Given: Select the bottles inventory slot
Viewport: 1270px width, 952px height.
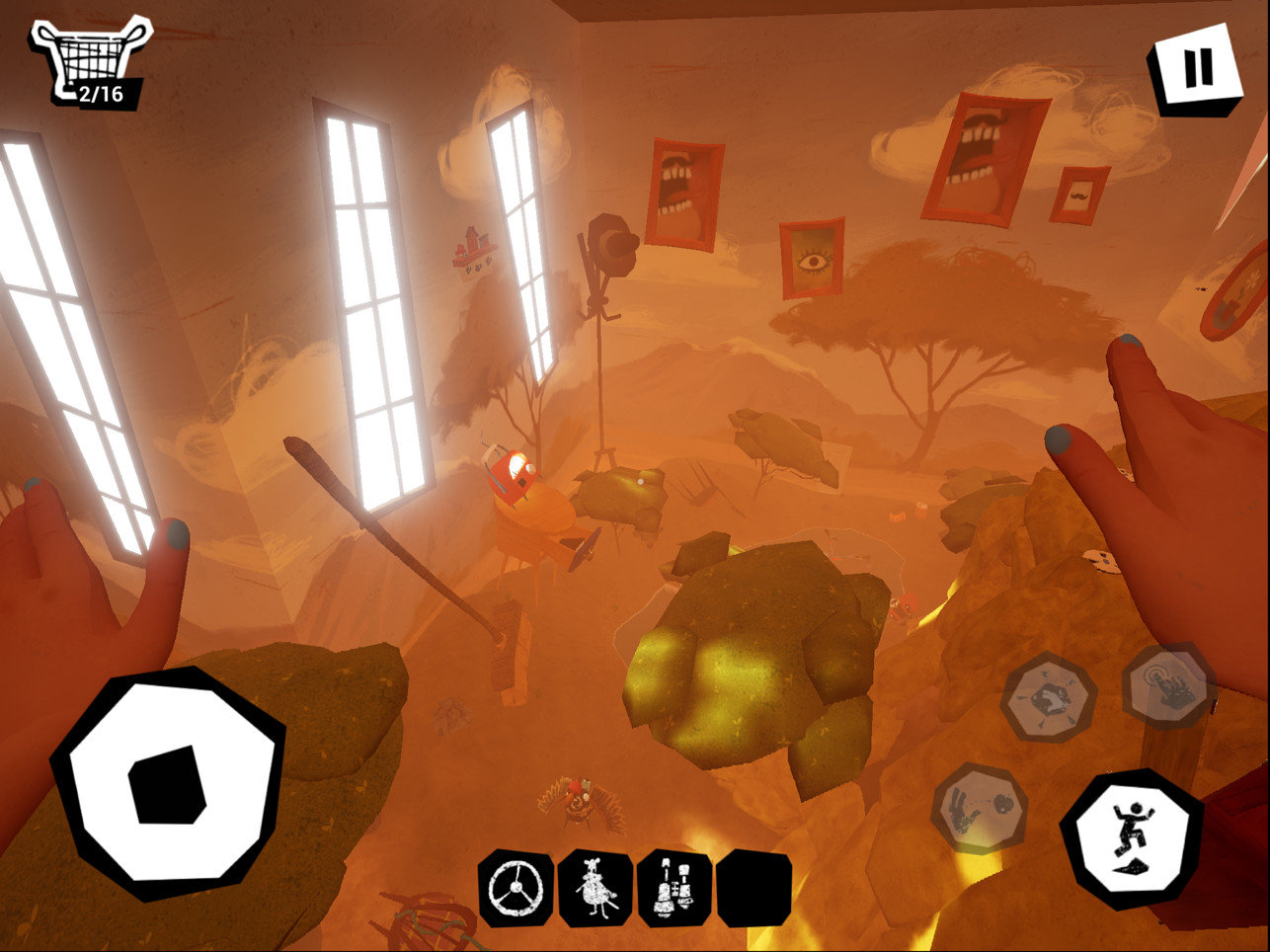Looking at the screenshot, I should pyautogui.click(x=675, y=889).
